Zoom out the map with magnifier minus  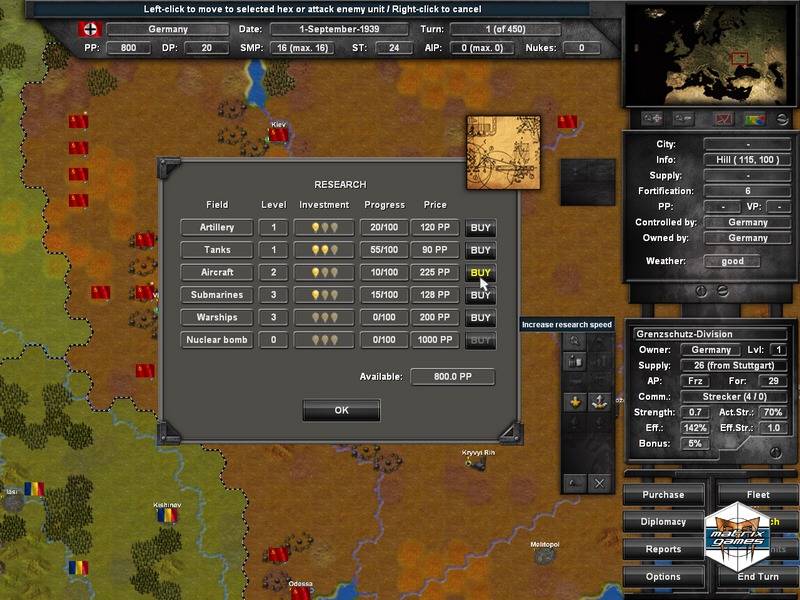[685, 119]
